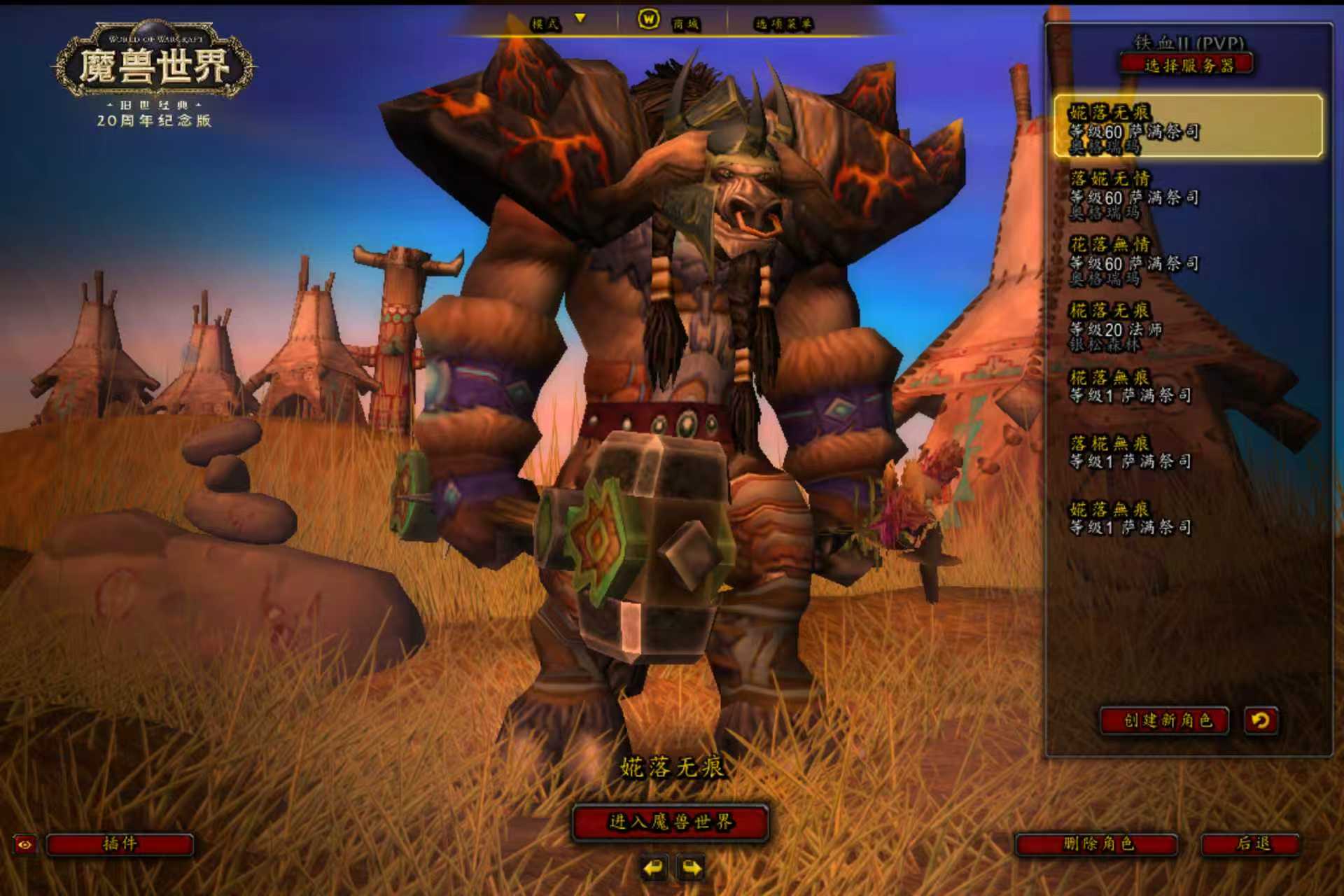Image resolution: width=1344 pixels, height=896 pixels.
Task: Rotate the character with the right arrow
Action: (692, 869)
